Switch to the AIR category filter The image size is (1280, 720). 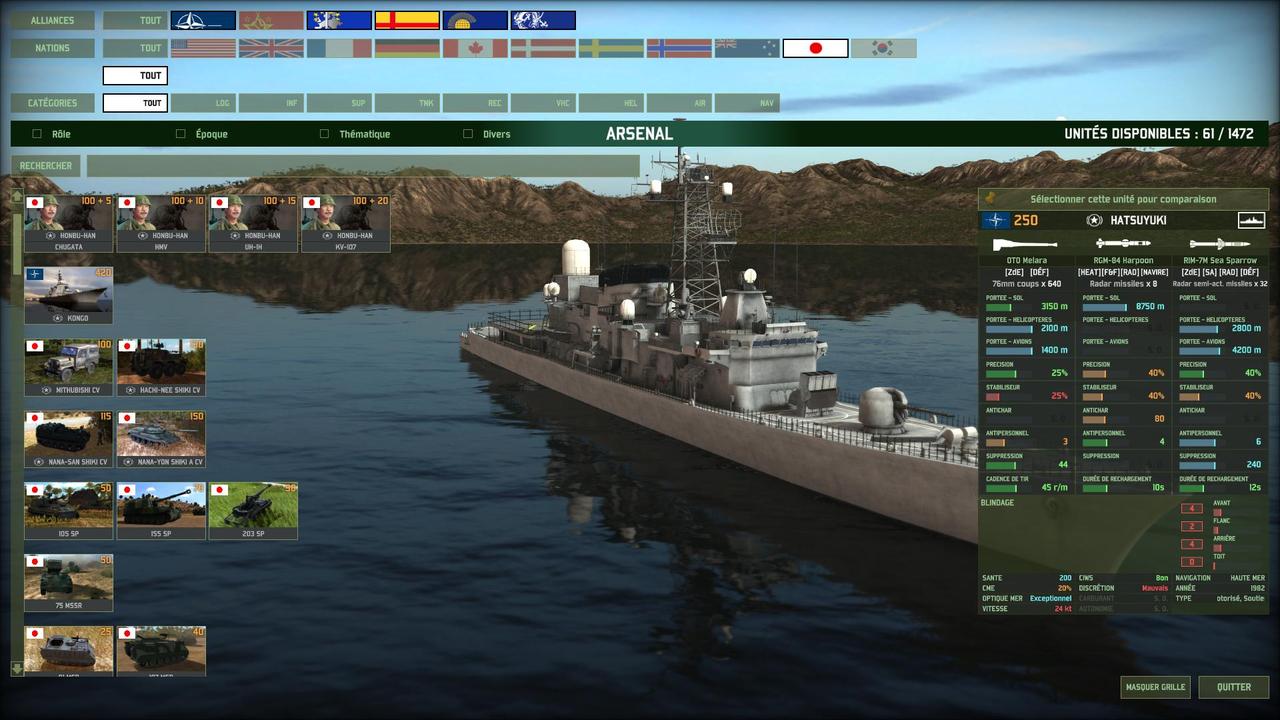(x=679, y=103)
